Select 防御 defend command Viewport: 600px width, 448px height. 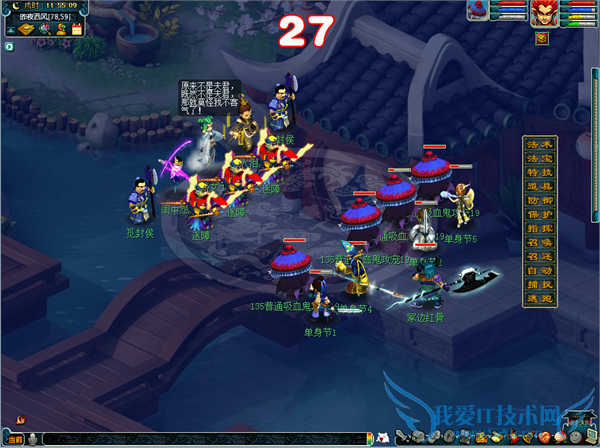(x=538, y=200)
